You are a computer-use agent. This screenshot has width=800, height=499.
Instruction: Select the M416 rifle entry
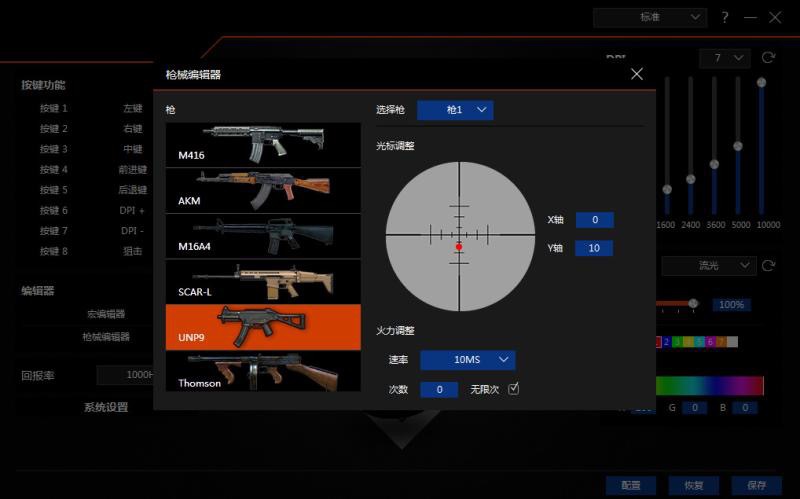point(263,144)
